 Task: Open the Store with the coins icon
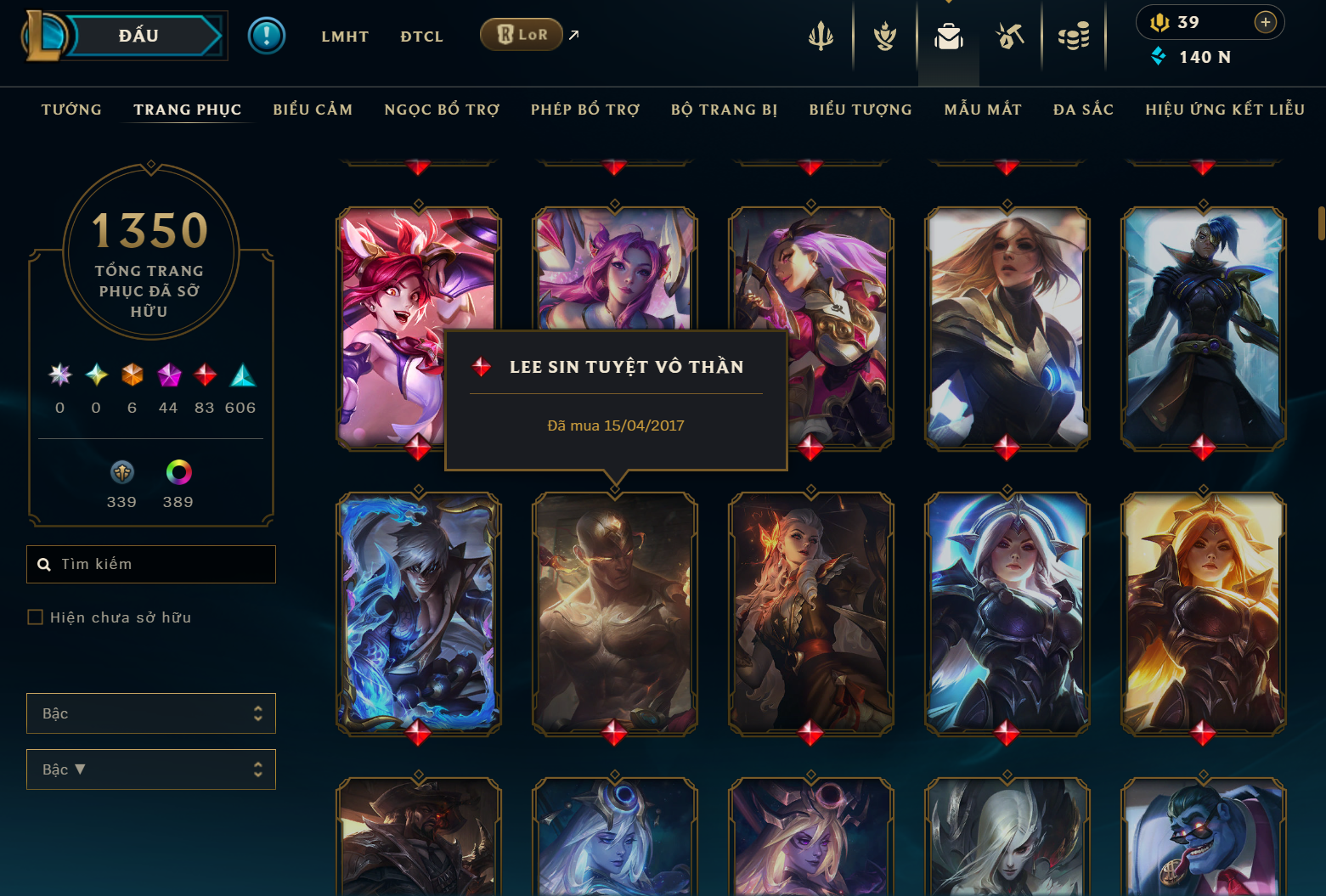pos(1073,36)
